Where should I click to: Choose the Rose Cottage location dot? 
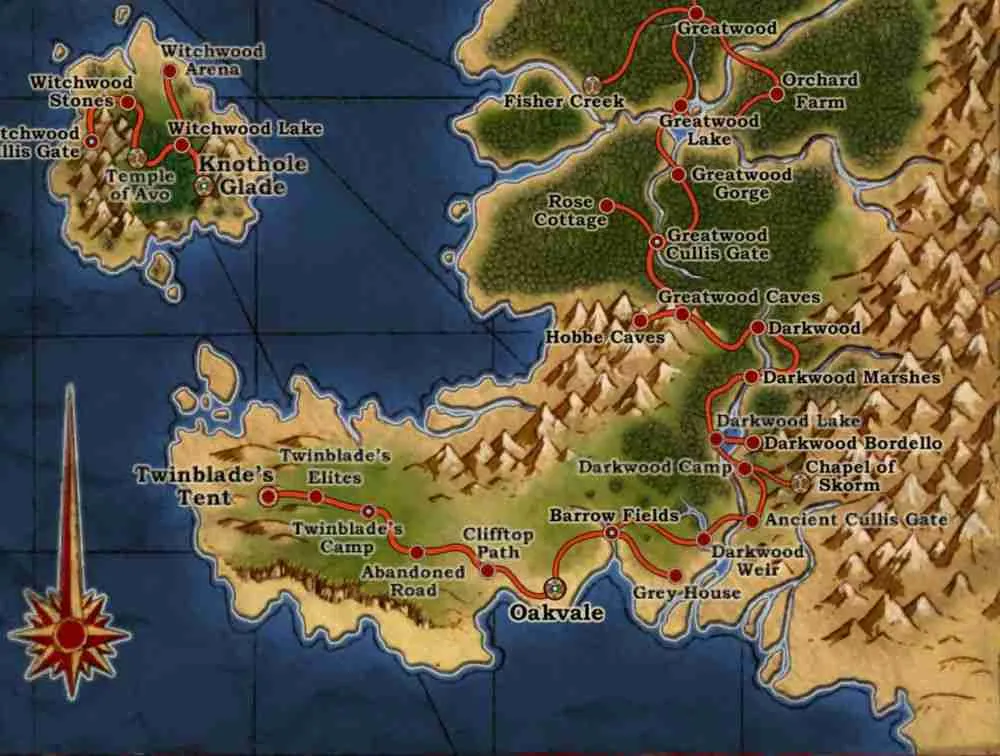pos(605,205)
